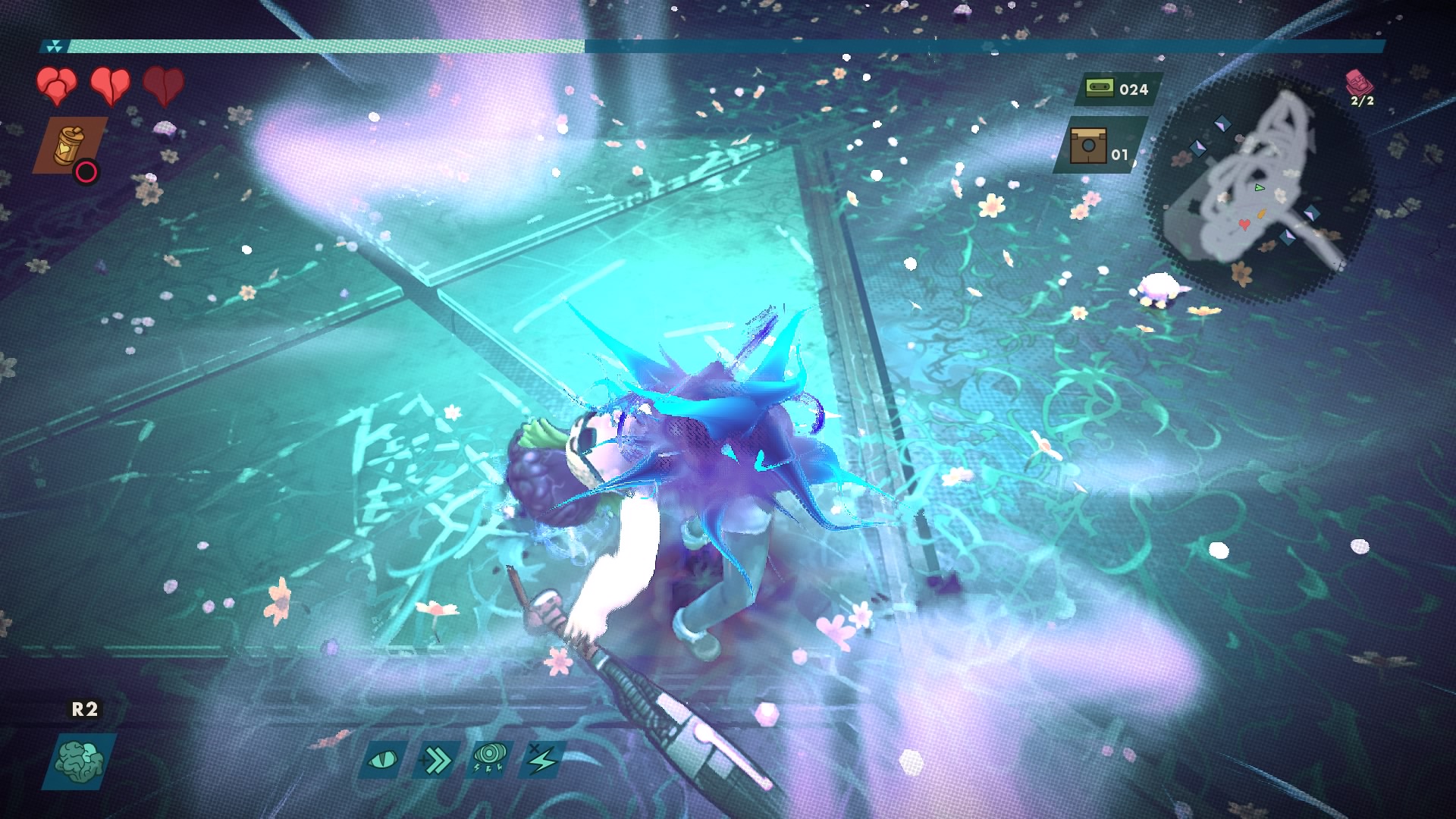
Task: Click the green cassette tape icon
Action: (x=1095, y=89)
